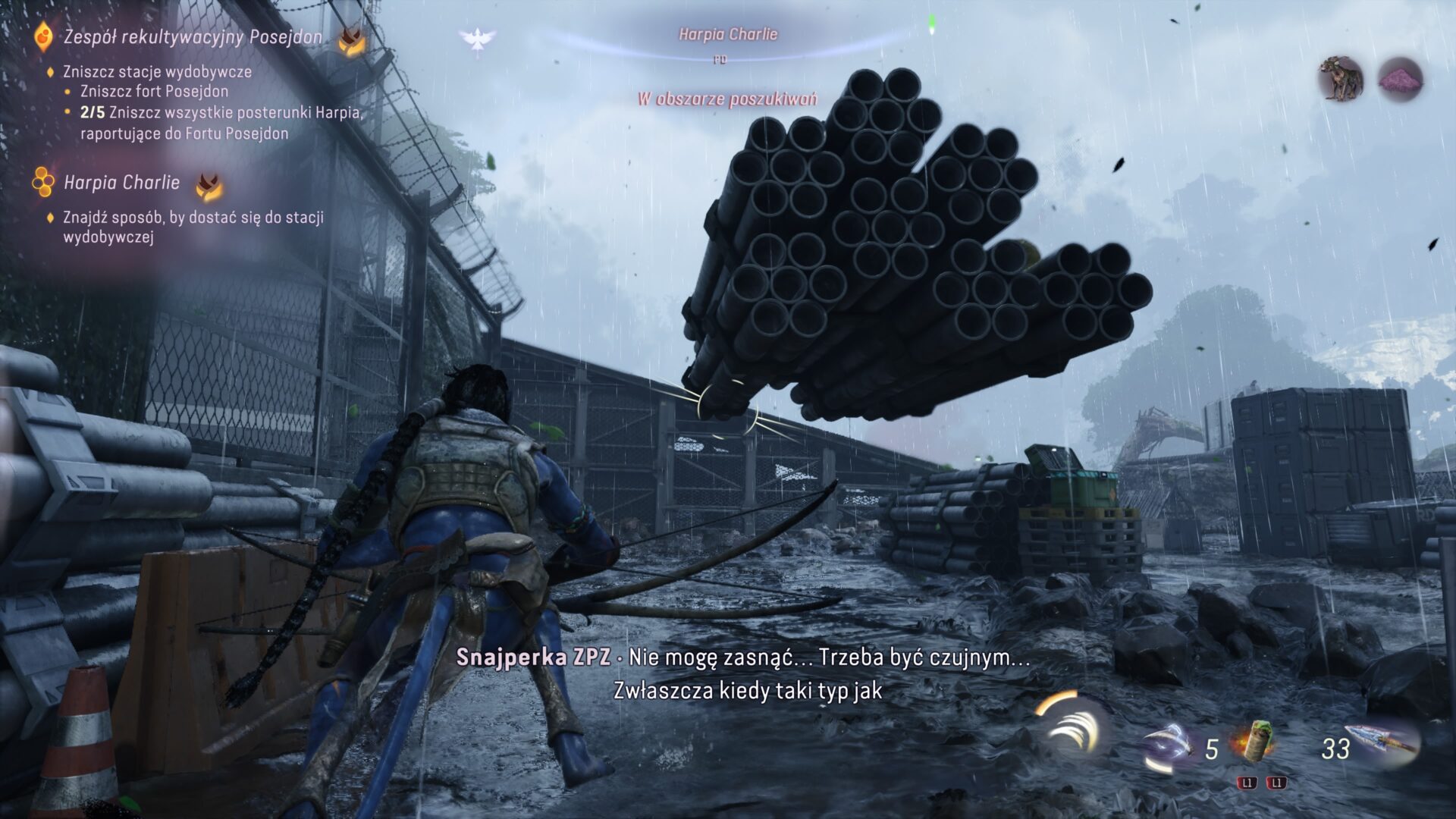Viewport: 1456px width, 819px height.
Task: Choose the electric bow weapon icon
Action: click(1169, 745)
